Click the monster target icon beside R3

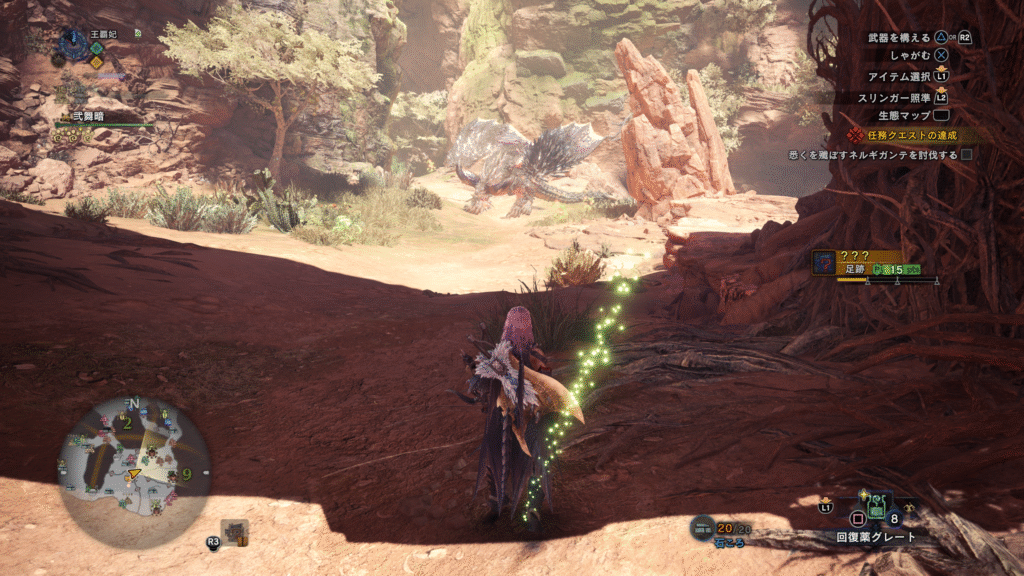click(x=236, y=532)
